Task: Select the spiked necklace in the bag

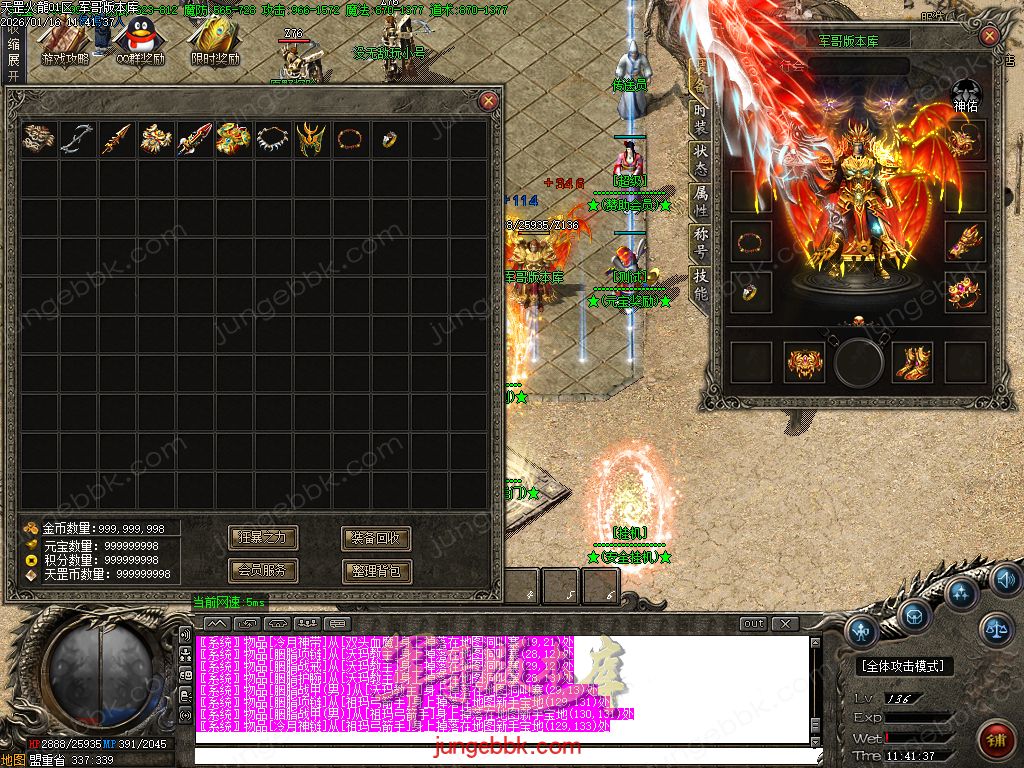Action: (x=273, y=139)
